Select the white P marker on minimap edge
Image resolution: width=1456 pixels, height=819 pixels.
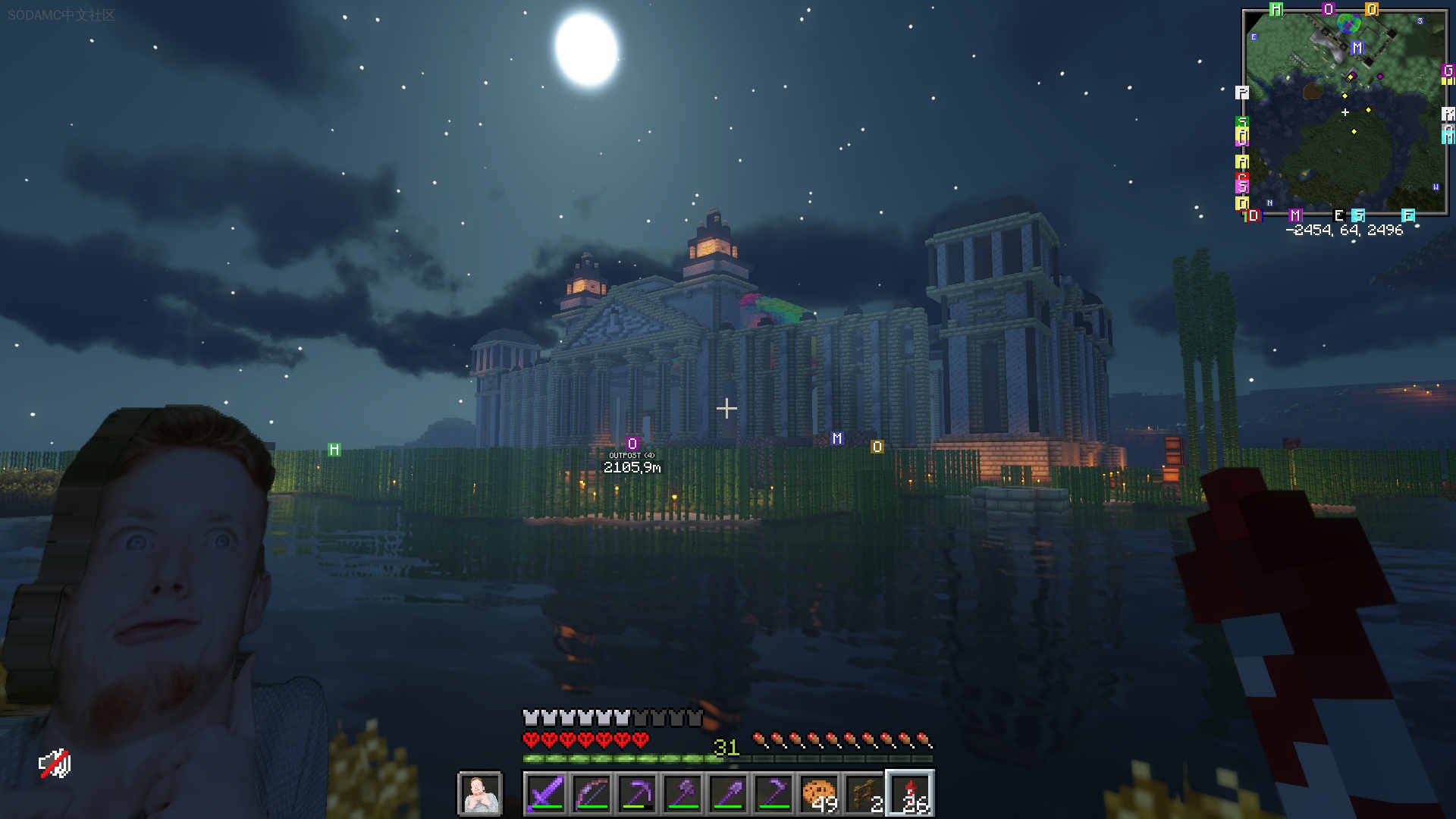[x=1241, y=93]
